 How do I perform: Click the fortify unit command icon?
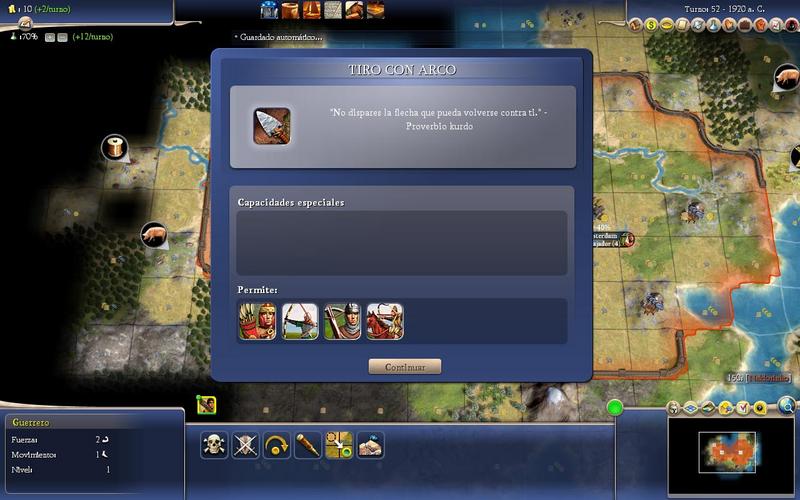coord(371,446)
